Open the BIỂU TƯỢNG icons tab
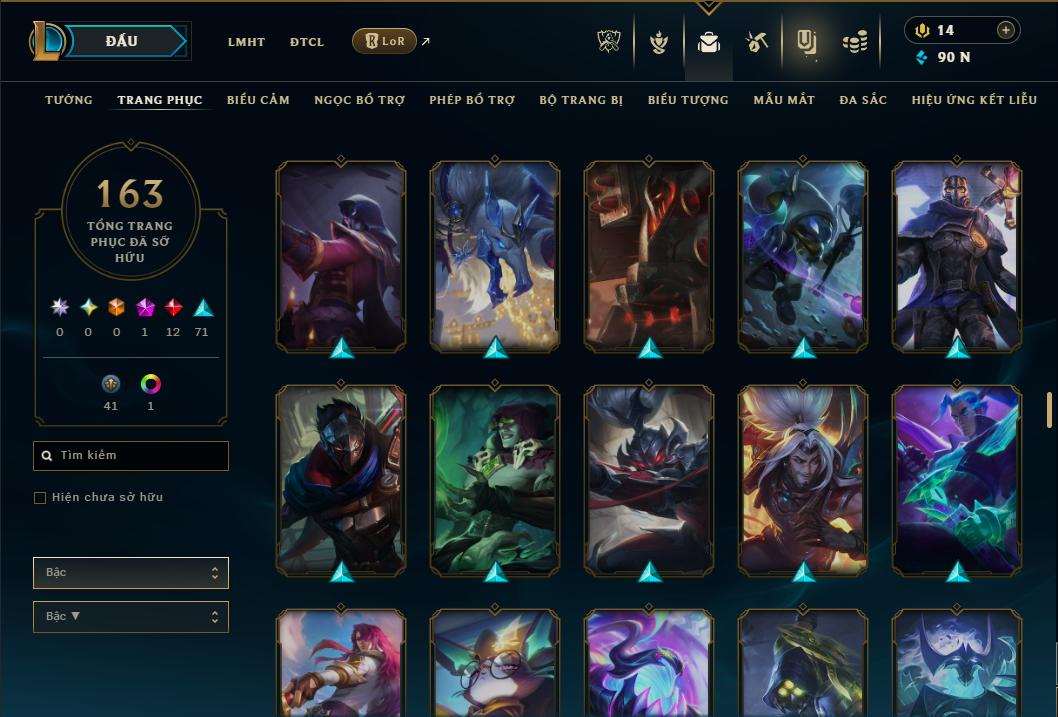The height and width of the screenshot is (717, 1058). [x=688, y=100]
